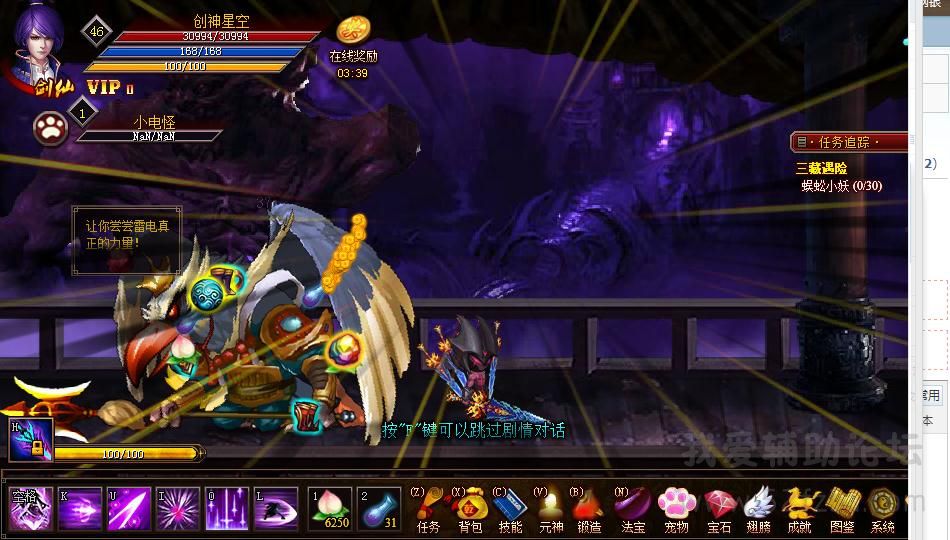950x540 pixels.
Task: Use the blue potion in slot 2
Action: (x=379, y=508)
